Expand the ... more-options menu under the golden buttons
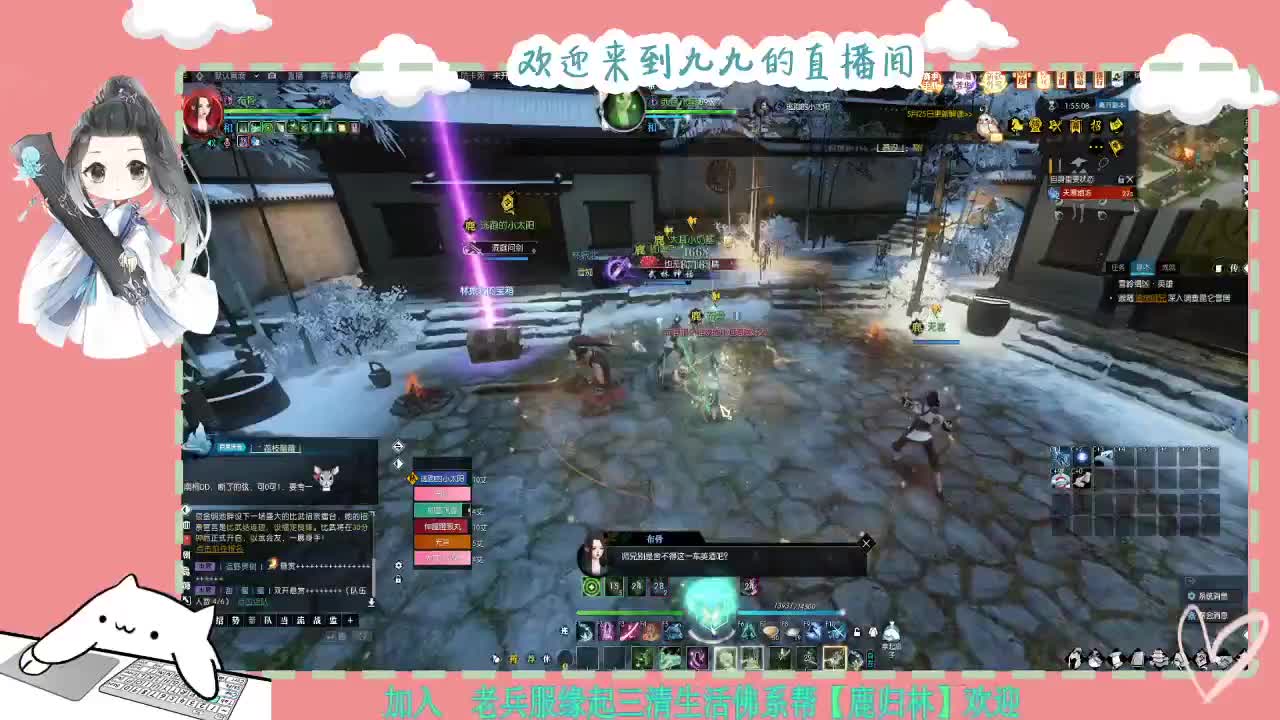This screenshot has width=1280, height=720. (1094, 145)
